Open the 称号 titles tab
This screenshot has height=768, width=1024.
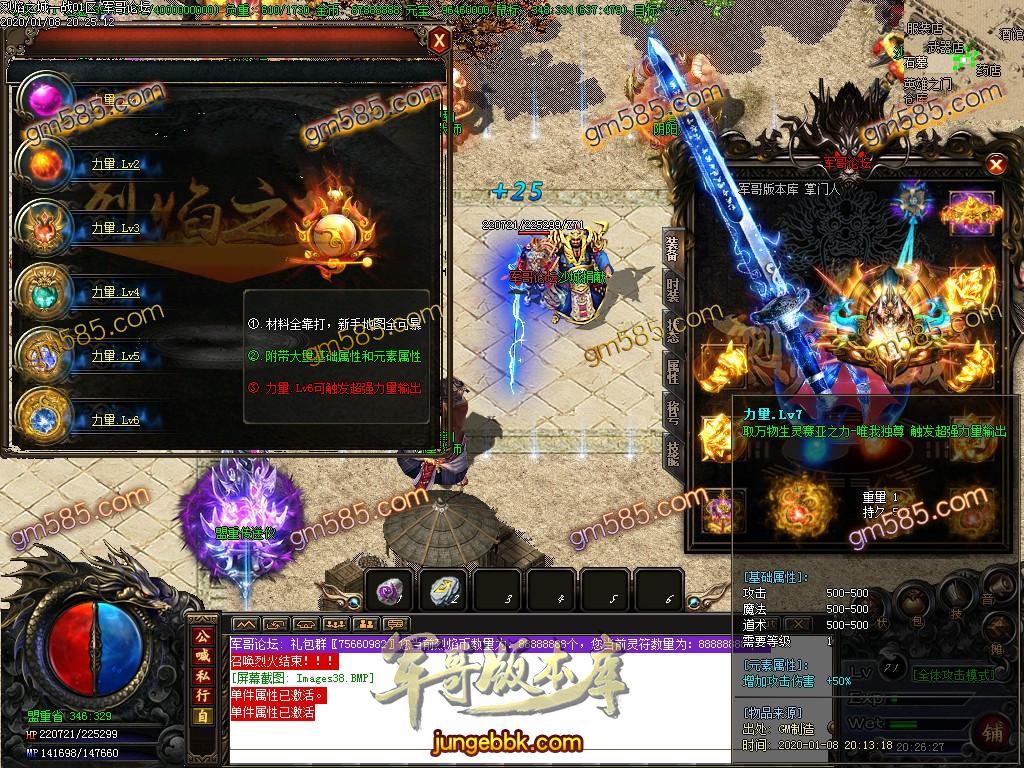point(673,412)
